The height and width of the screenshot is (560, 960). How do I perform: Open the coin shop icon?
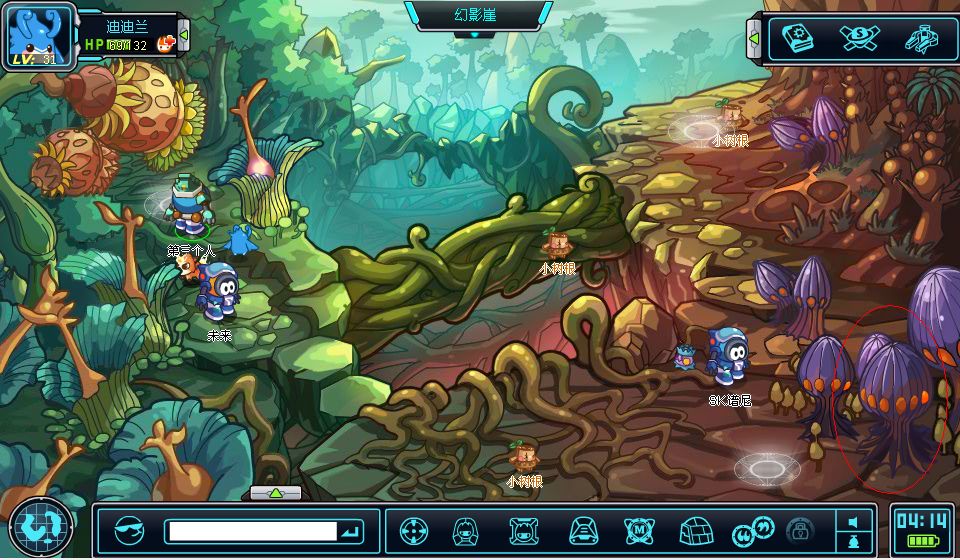coord(859,39)
